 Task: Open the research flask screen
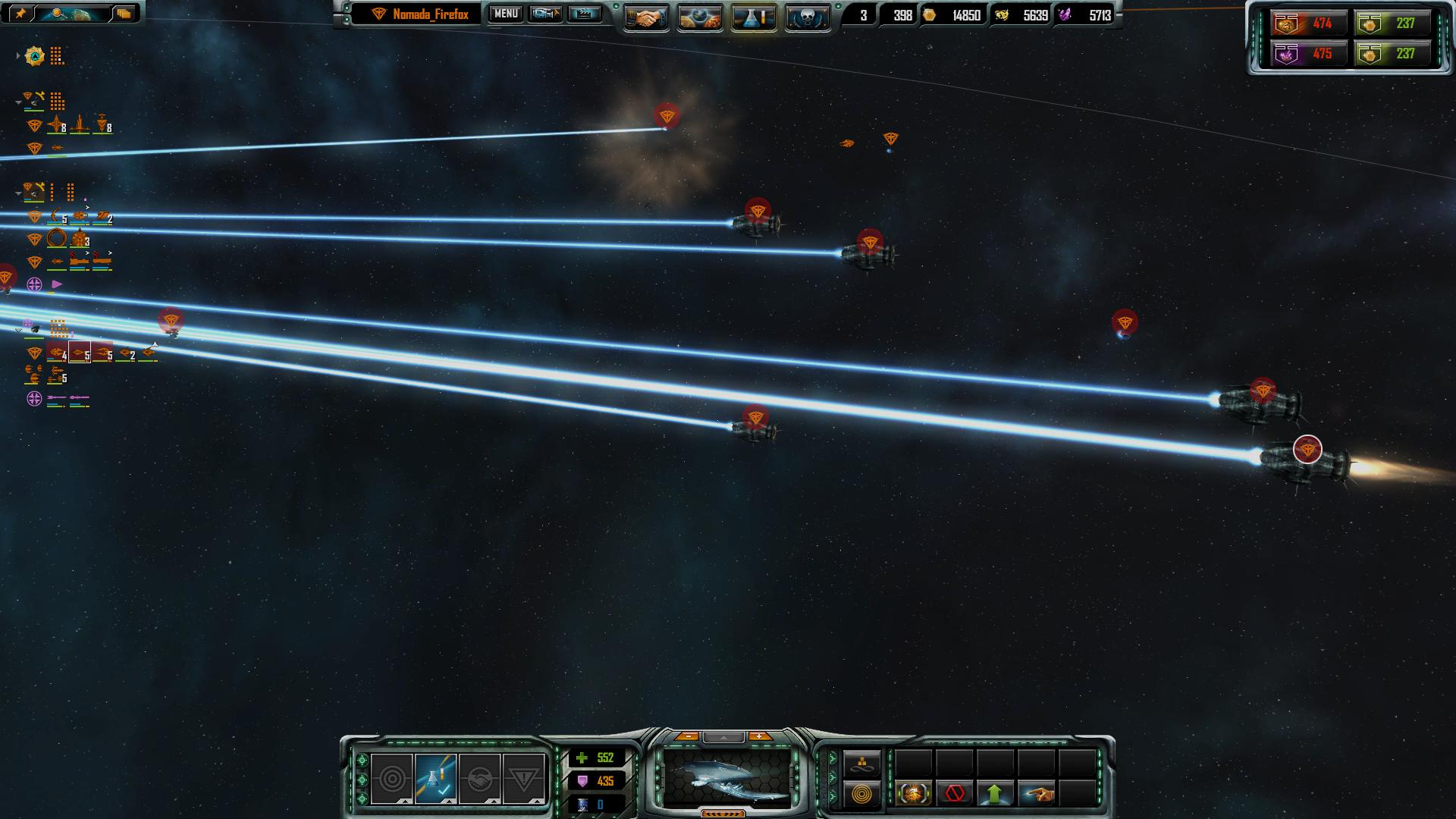pos(754,17)
